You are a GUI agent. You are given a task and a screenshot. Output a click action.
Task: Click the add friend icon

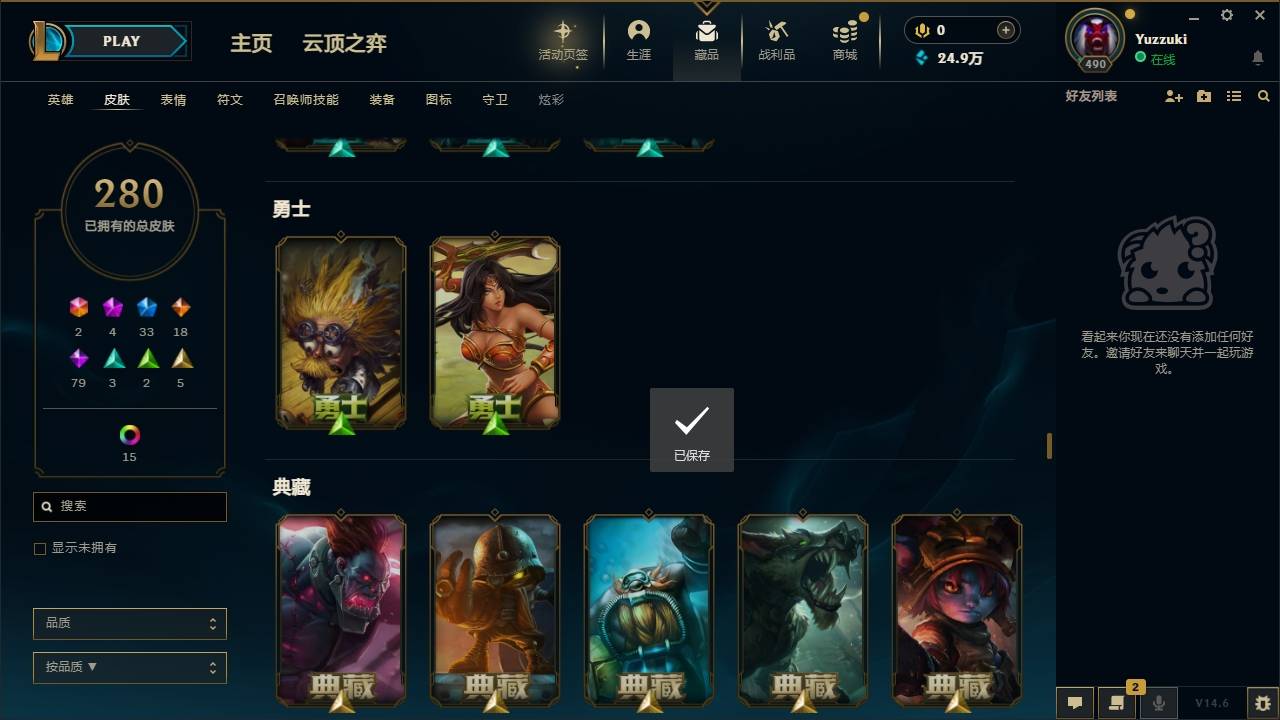(1173, 96)
